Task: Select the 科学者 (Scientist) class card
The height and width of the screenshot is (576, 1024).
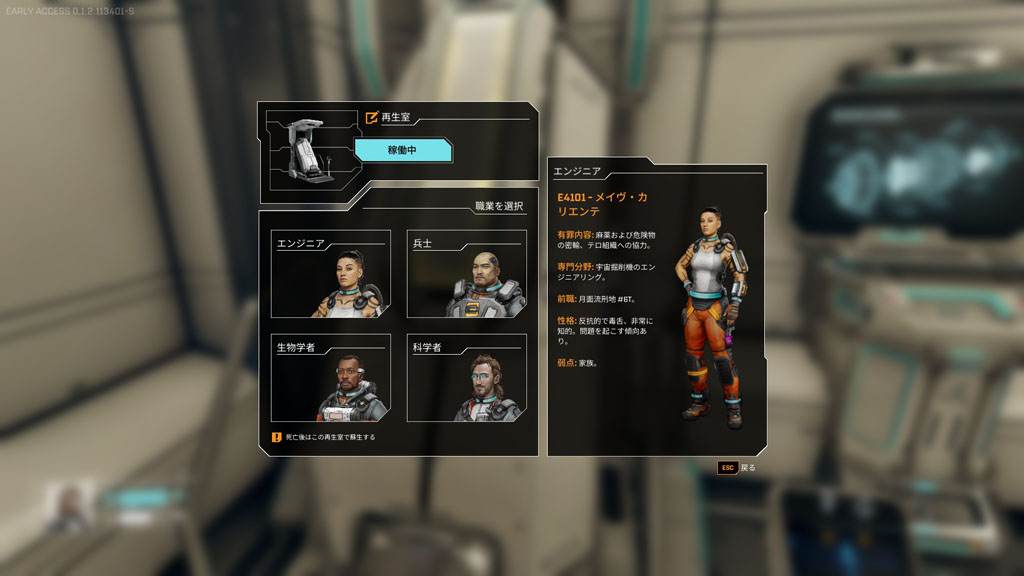Action: [x=467, y=378]
